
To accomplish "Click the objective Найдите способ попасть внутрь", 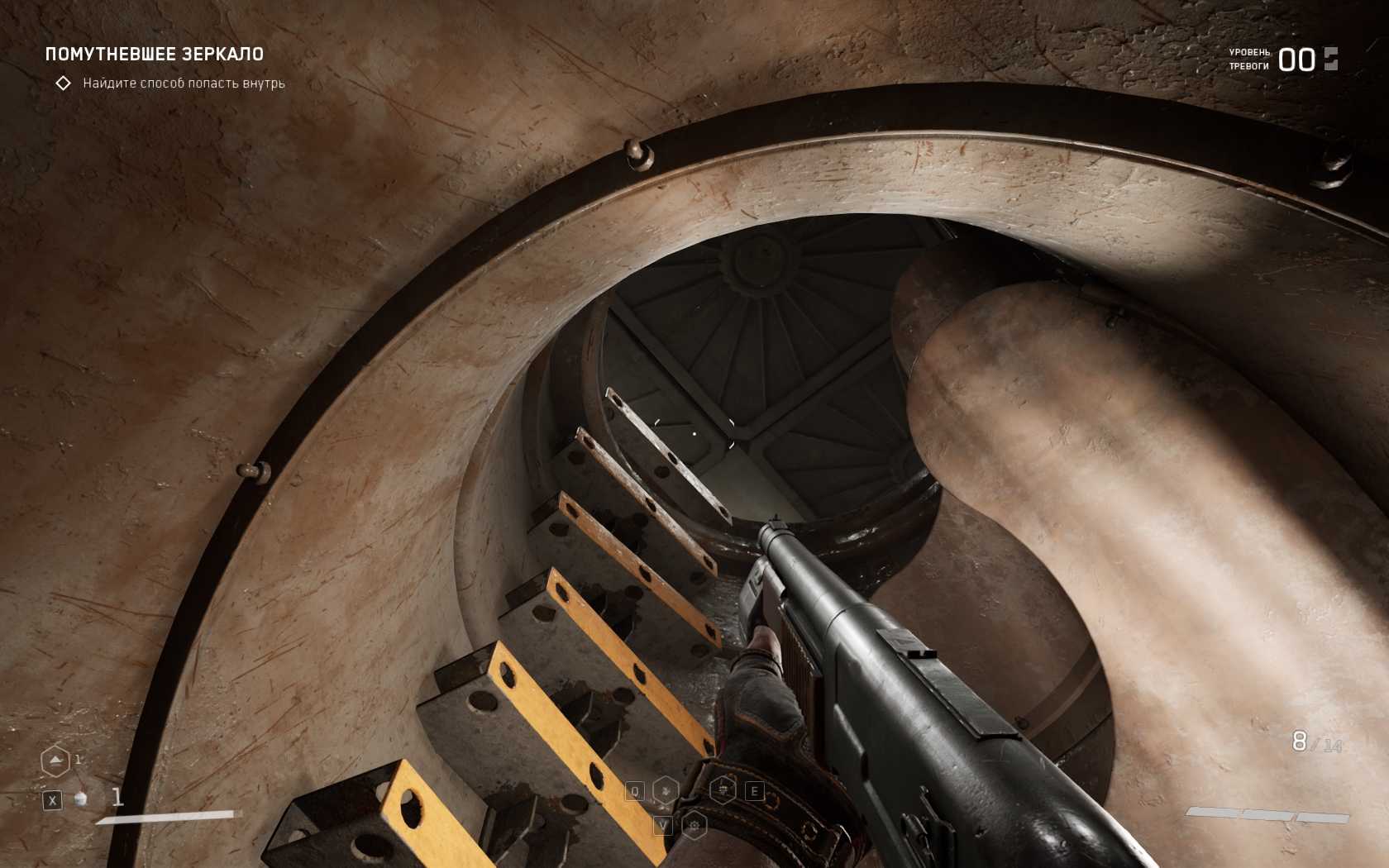I will pos(184,83).
